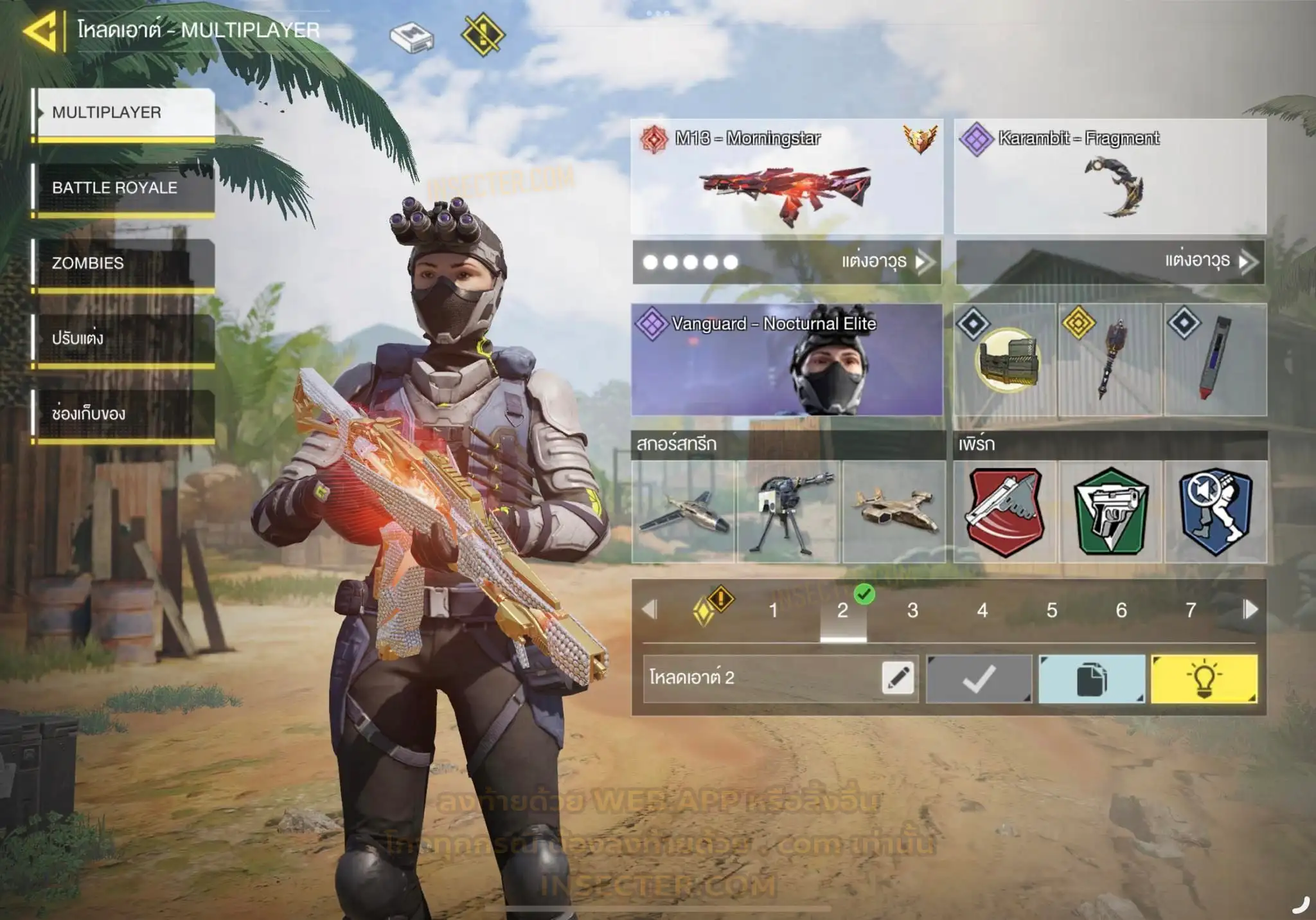Viewport: 1316px width, 920px height.
Task: Open the red perk slot
Action: [1005, 512]
